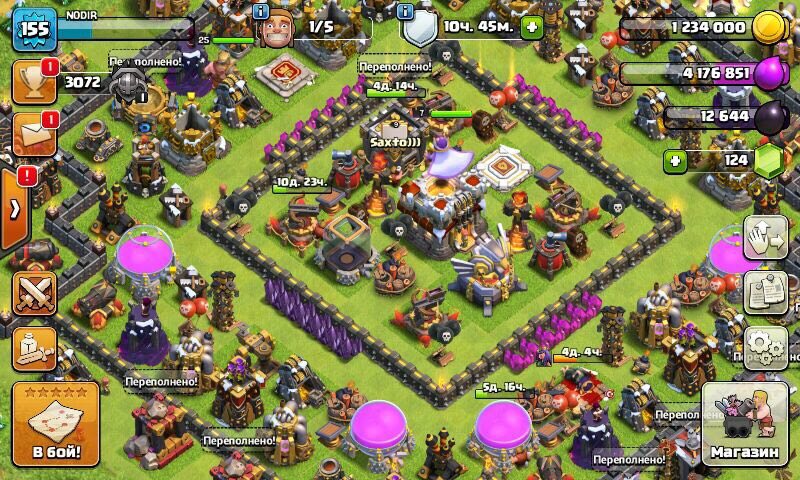Image resolution: width=800 pixels, height=480 pixels.
Task: Show shield info via the i icon
Action: 405,12
